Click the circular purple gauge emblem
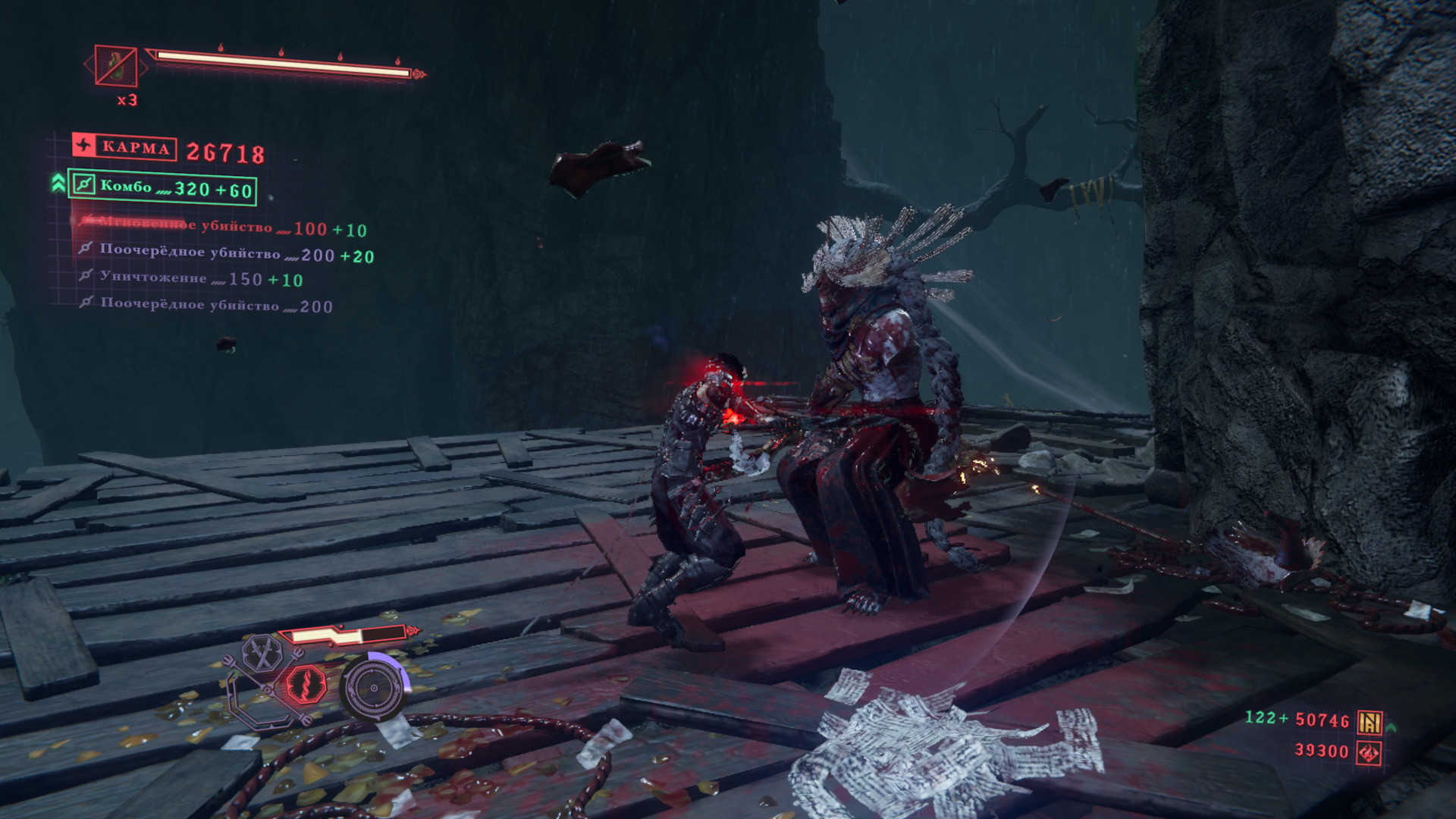 pyautogui.click(x=374, y=689)
